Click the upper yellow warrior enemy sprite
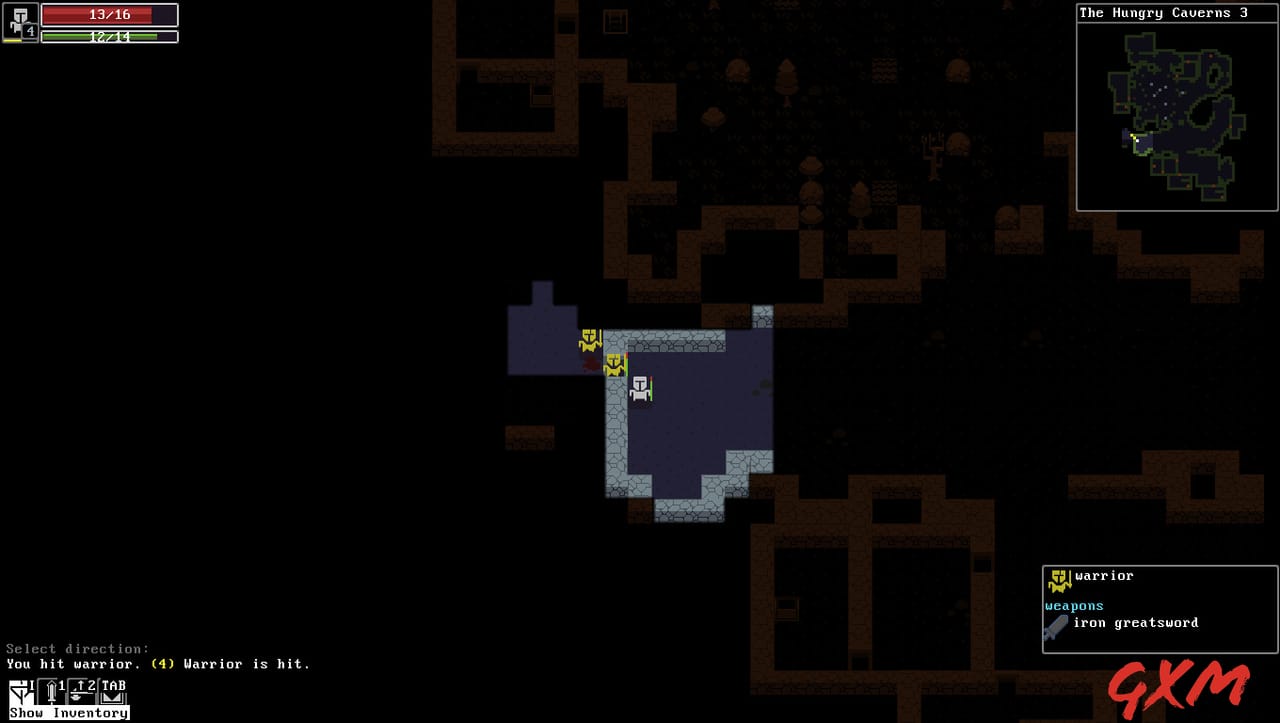 591,340
